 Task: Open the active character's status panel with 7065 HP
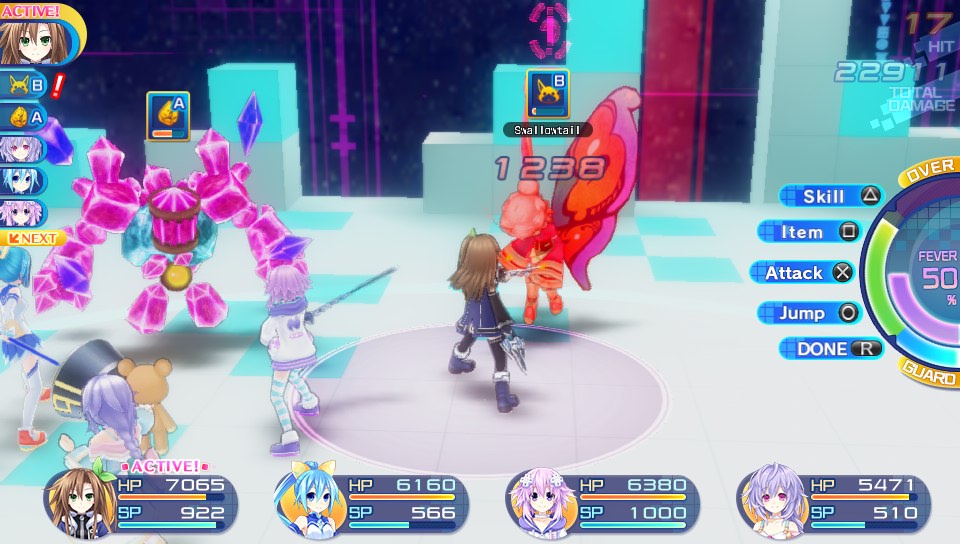(x=140, y=499)
